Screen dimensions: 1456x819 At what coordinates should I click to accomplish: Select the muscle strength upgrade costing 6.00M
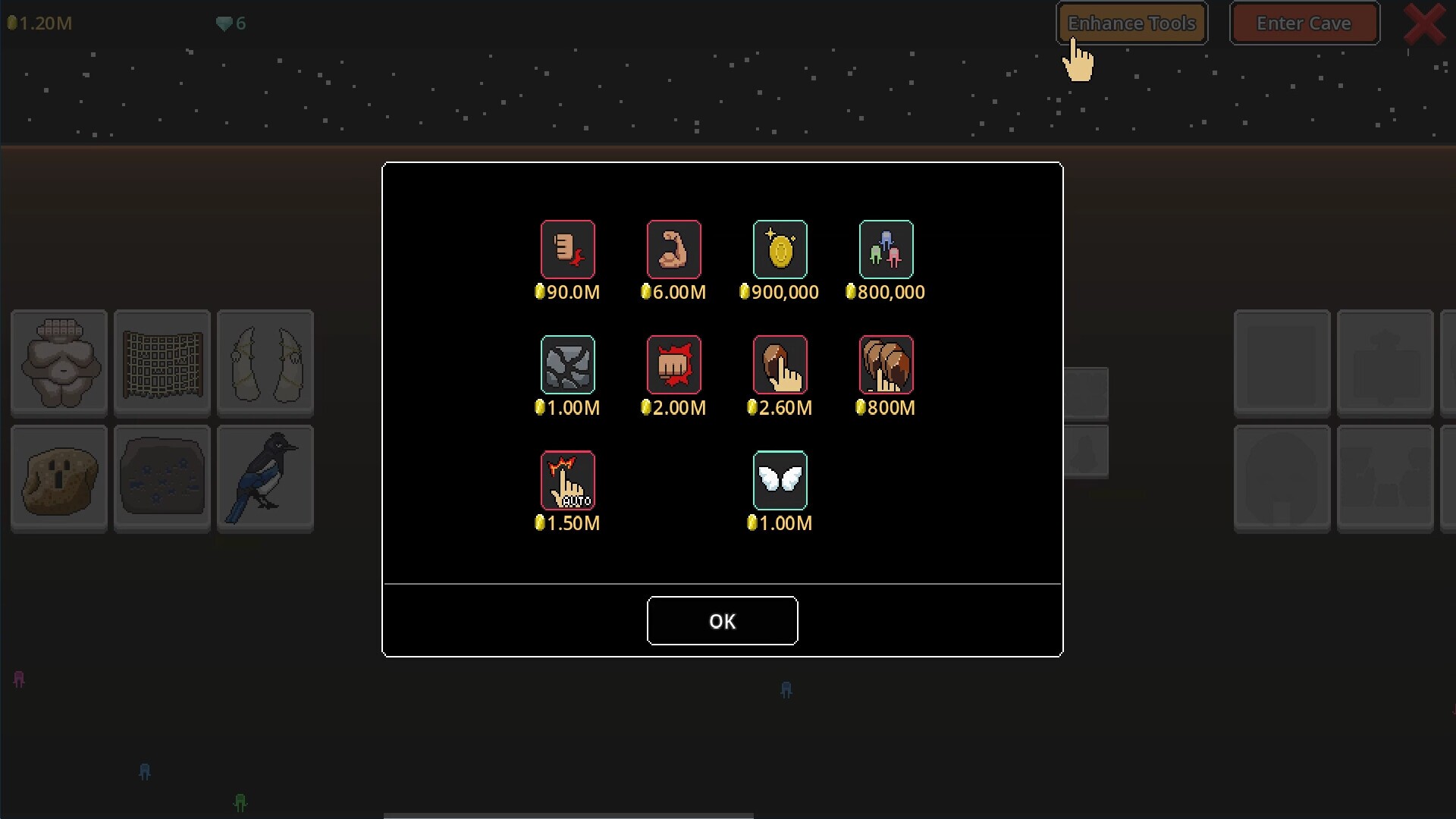(674, 250)
